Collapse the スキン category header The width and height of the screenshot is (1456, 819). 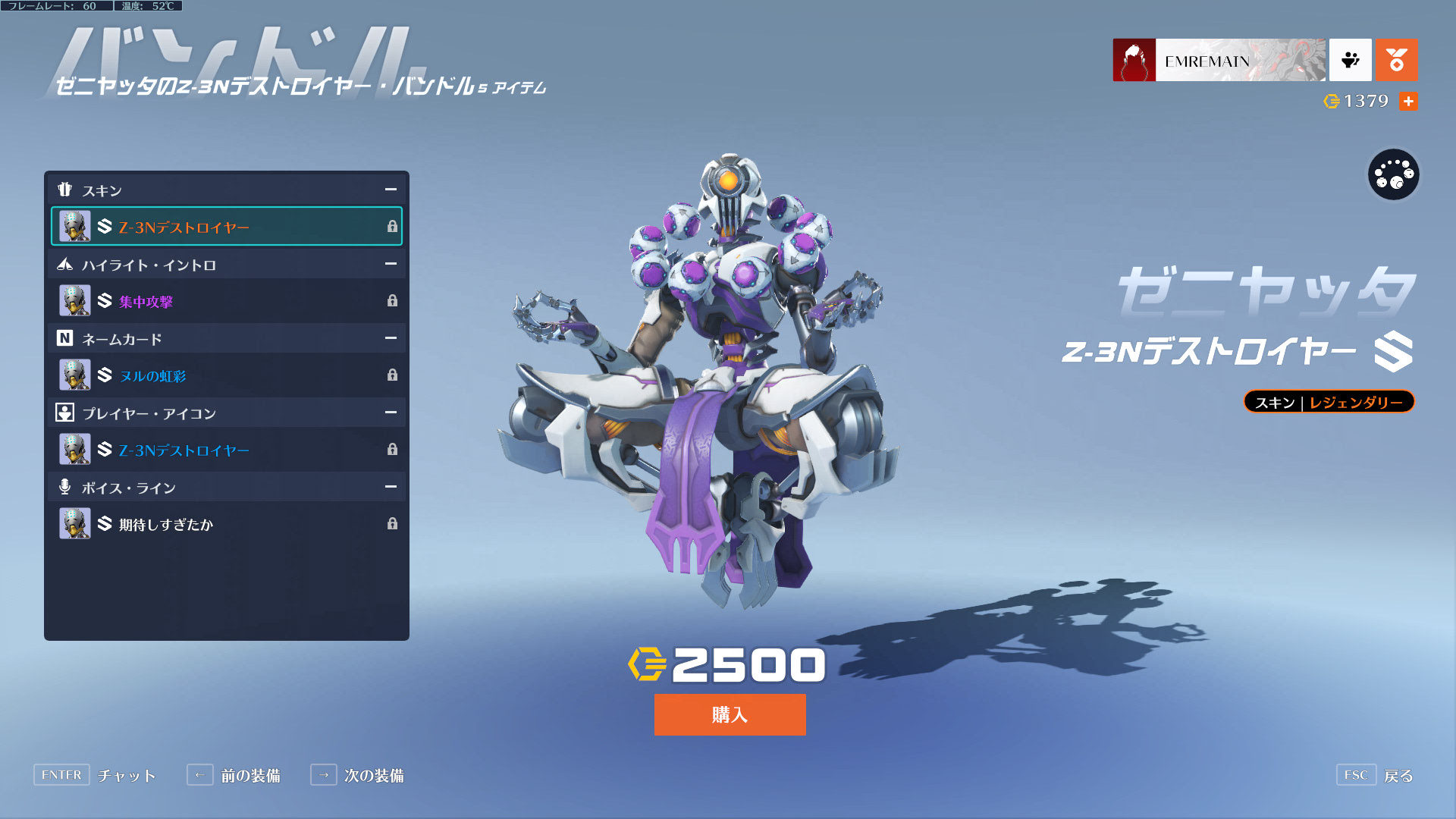tap(391, 190)
